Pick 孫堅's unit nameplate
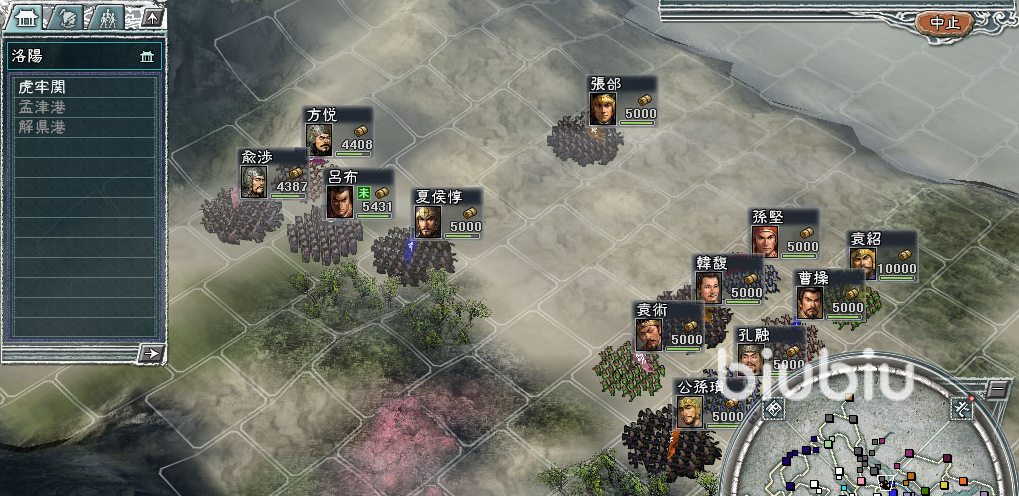1019x496 pixels. point(785,234)
